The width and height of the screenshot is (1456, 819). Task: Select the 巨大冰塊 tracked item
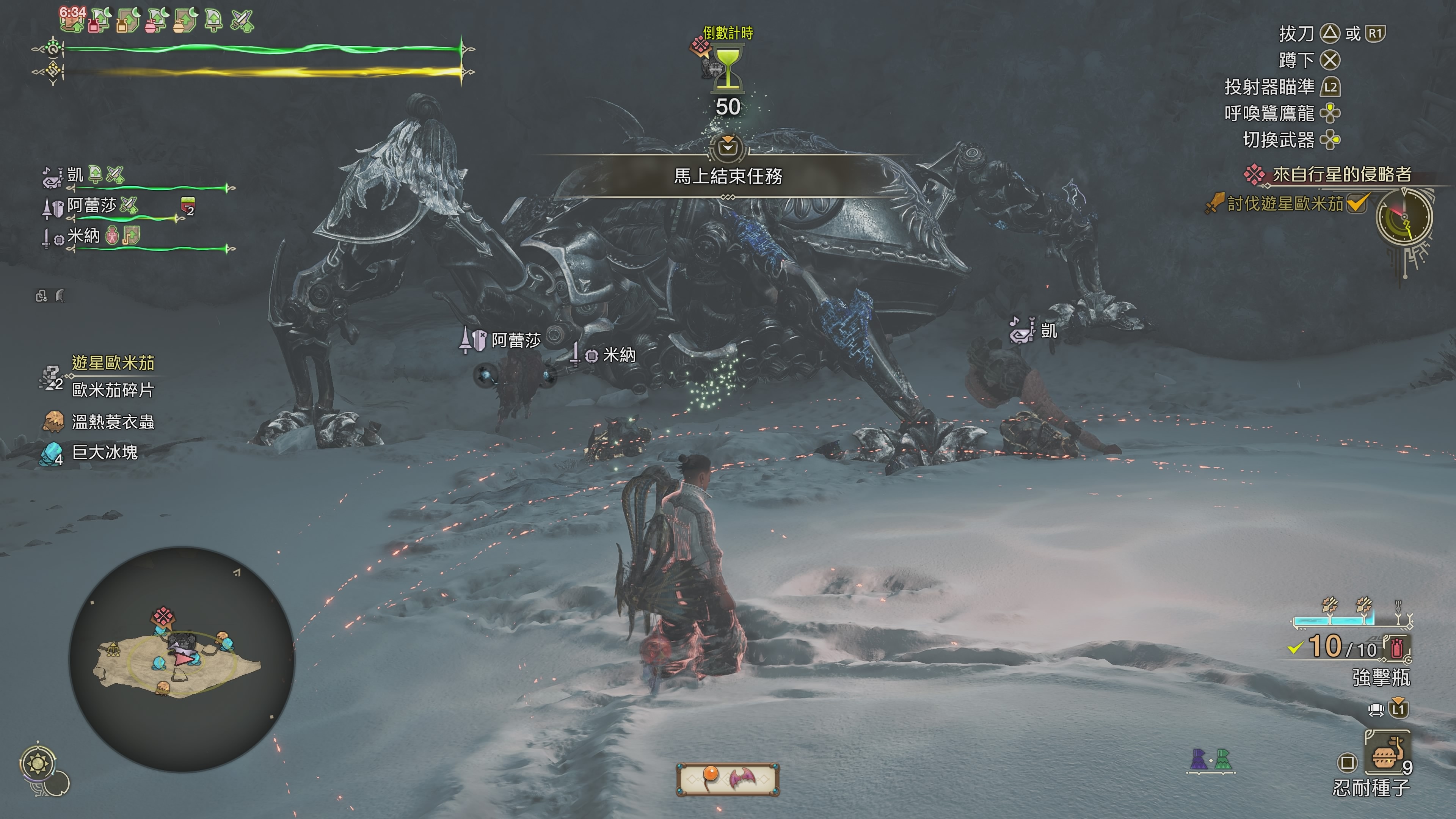(x=105, y=452)
